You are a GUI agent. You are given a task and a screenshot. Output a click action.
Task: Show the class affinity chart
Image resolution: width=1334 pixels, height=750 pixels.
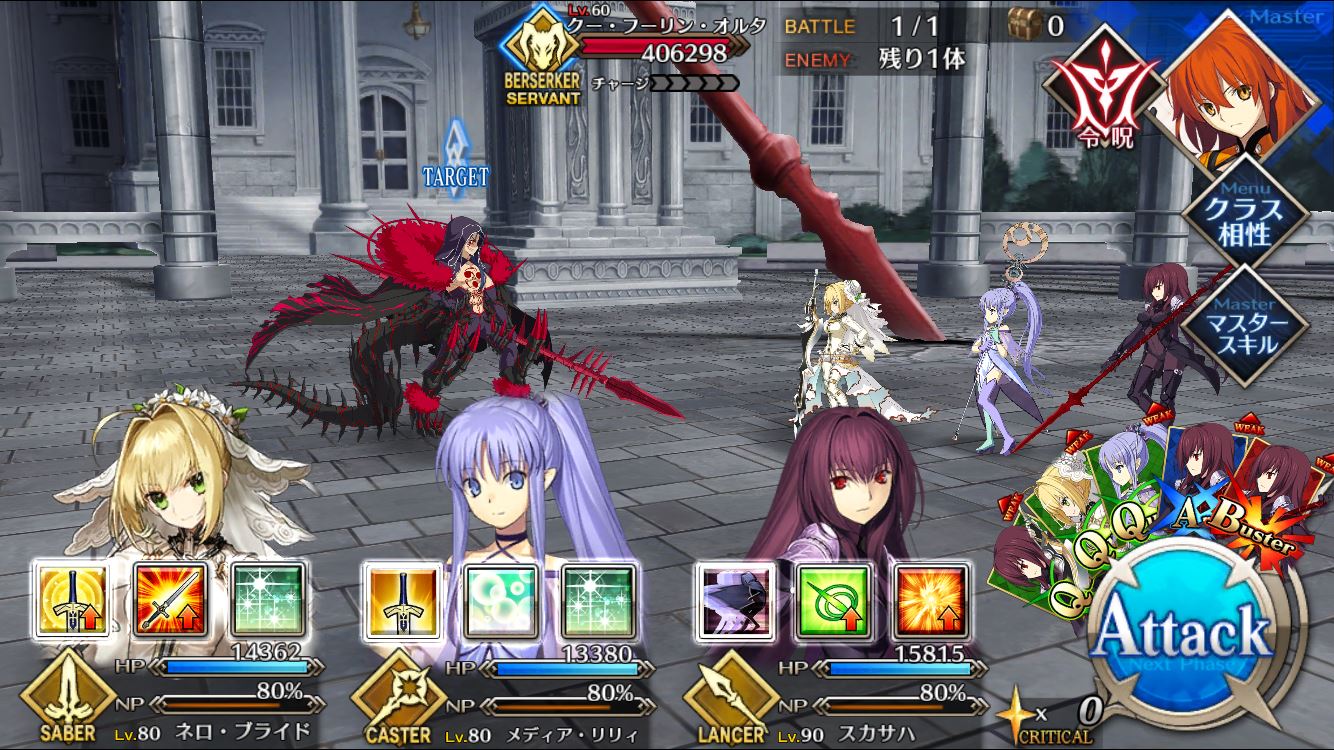point(1244,213)
